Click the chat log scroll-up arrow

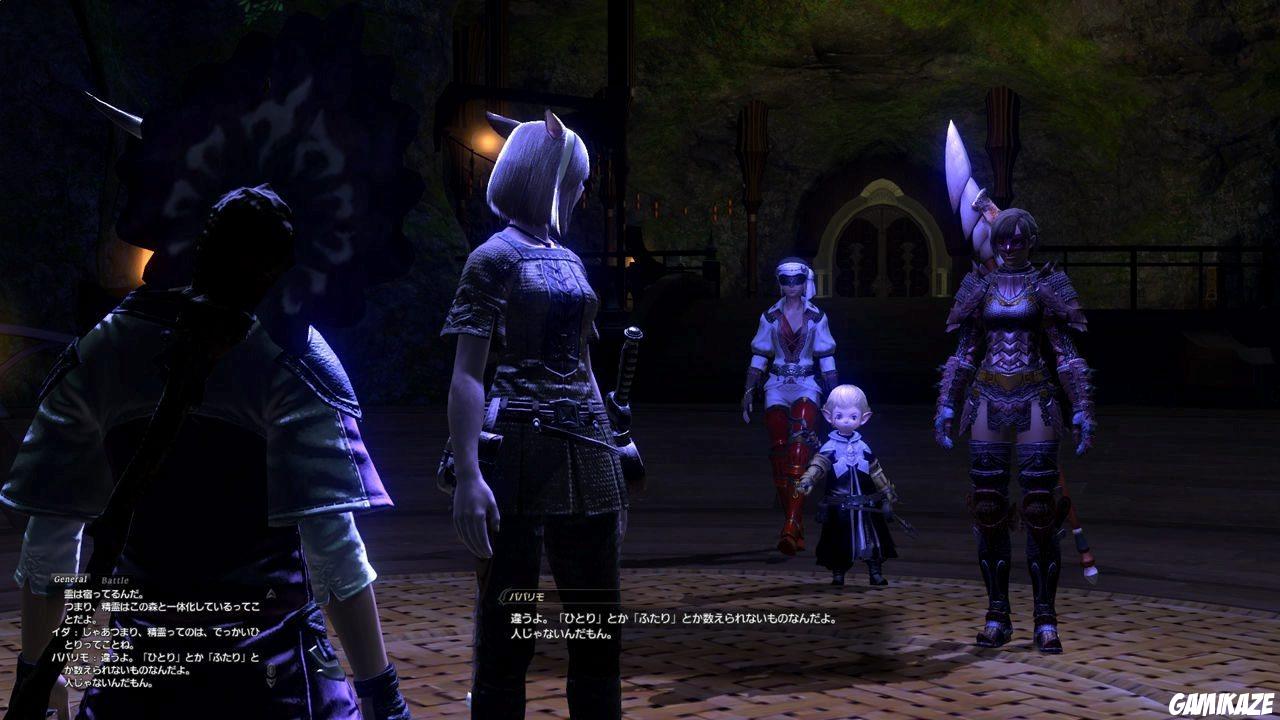click(x=272, y=593)
